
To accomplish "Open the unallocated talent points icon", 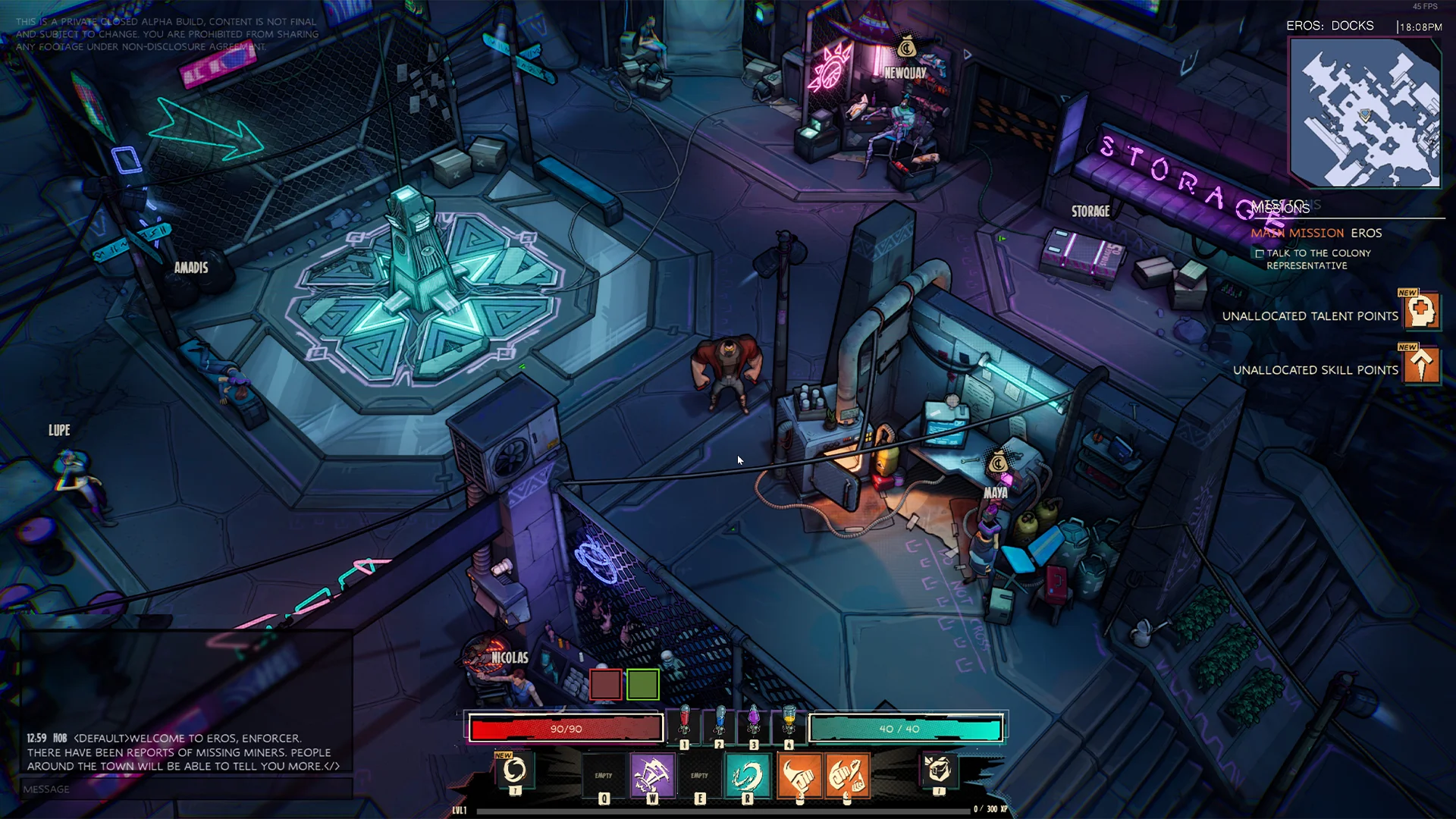I will 1421,312.
